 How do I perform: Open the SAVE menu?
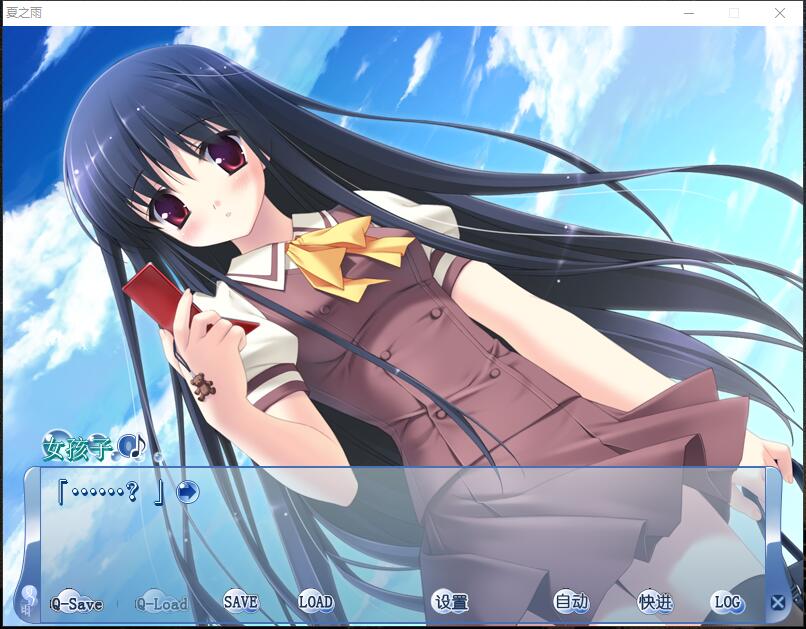(240, 602)
